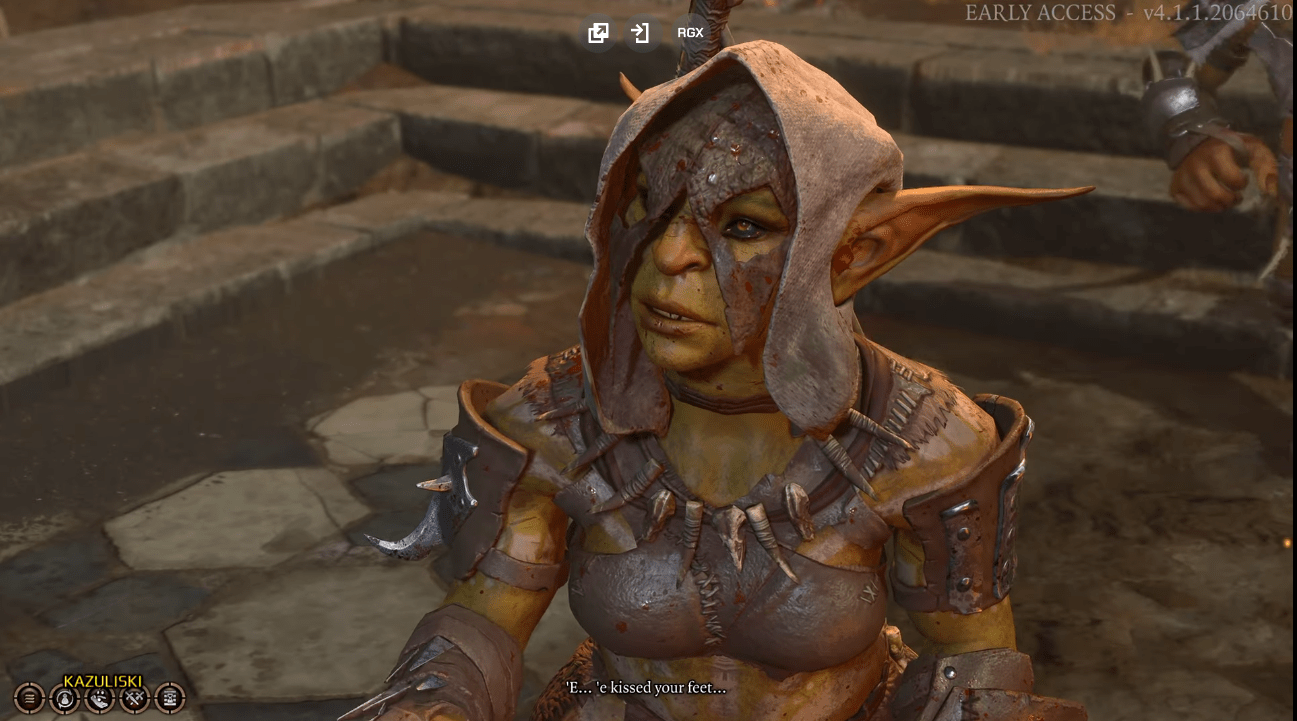Open the crossed swords icon
The image size is (1297, 721).
[x=135, y=697]
